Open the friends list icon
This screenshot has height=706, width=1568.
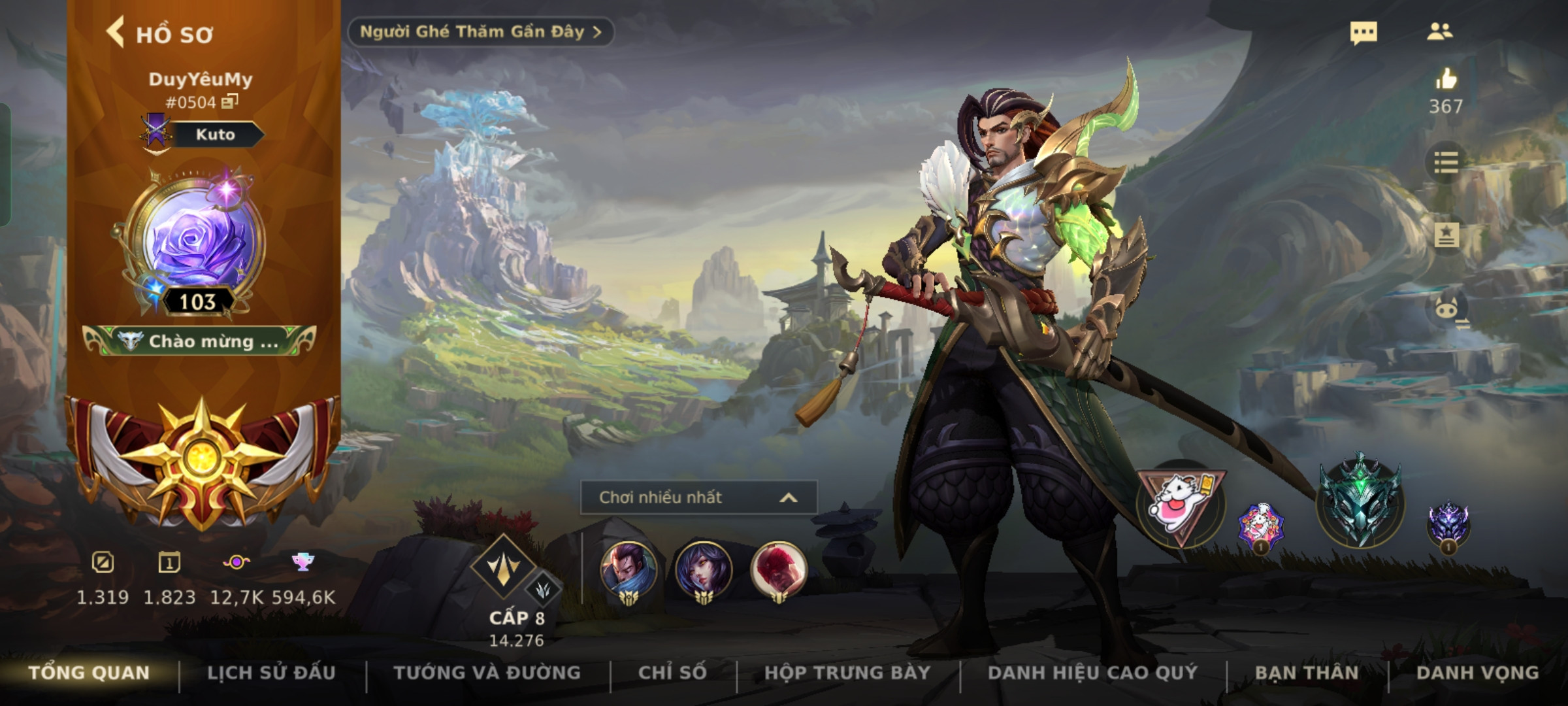point(1440,32)
